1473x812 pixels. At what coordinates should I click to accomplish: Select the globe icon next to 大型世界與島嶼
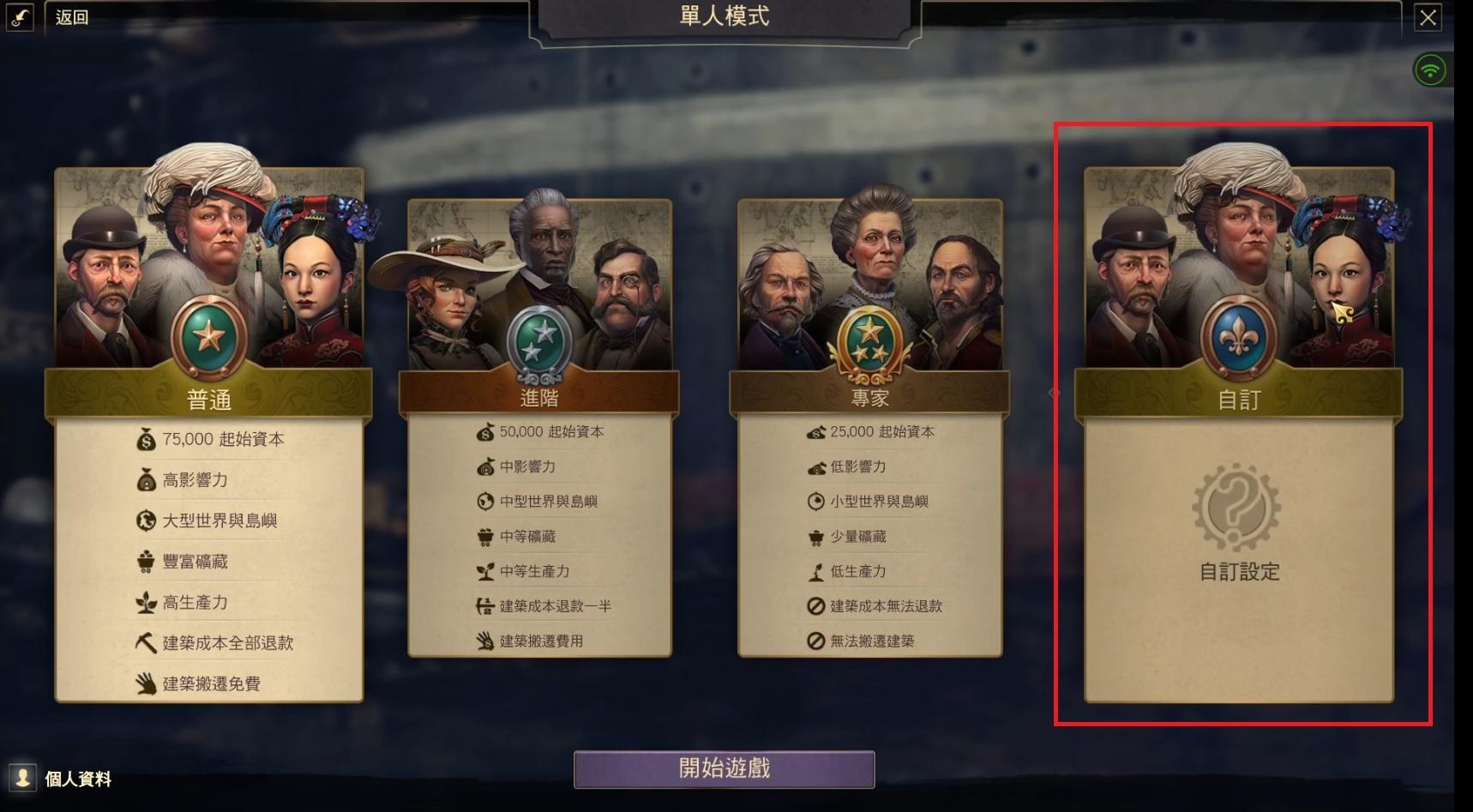tap(146, 520)
